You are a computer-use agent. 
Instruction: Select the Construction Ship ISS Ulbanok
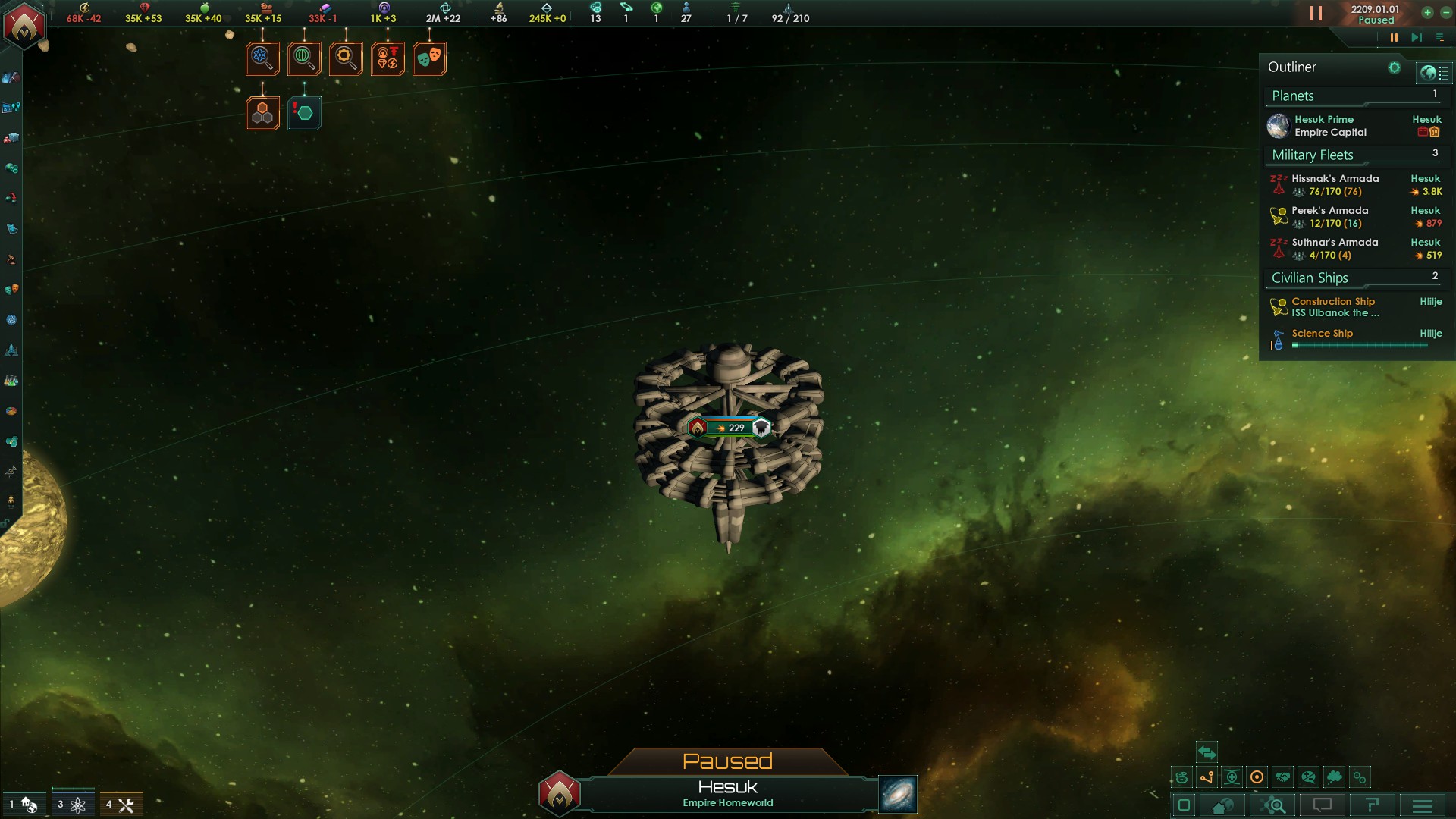(1335, 307)
